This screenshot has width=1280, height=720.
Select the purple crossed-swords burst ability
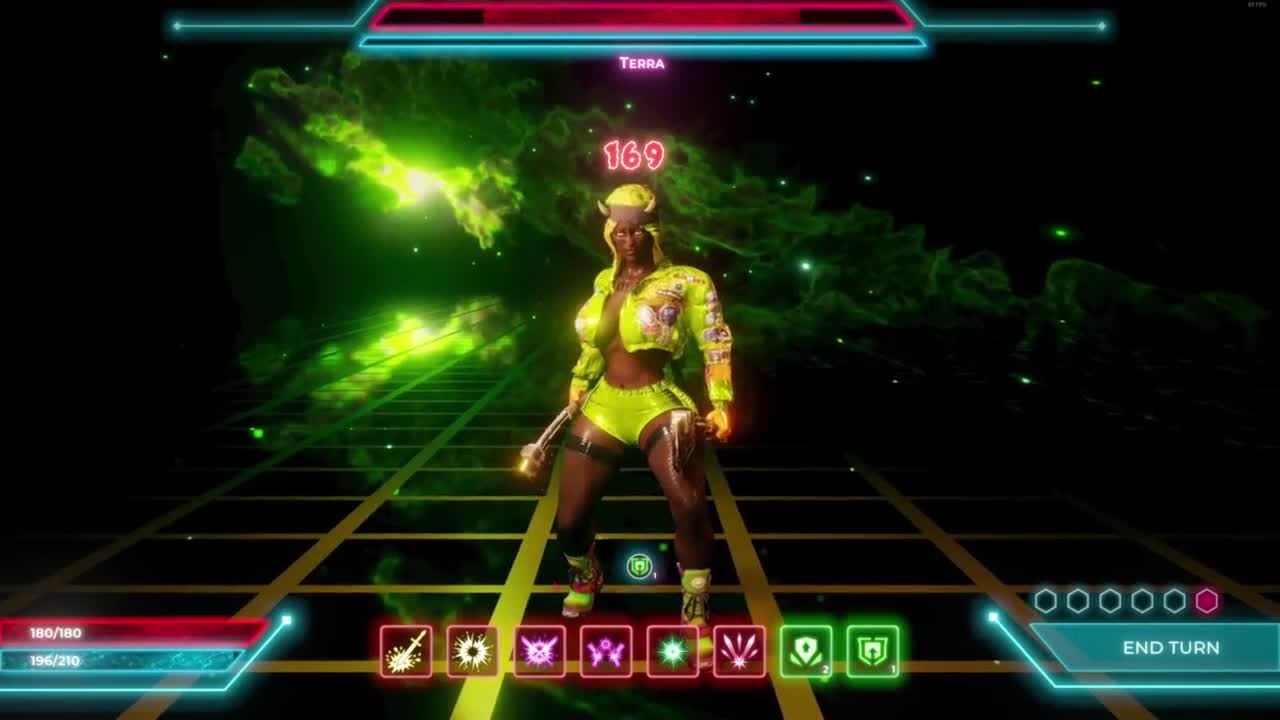(x=539, y=652)
